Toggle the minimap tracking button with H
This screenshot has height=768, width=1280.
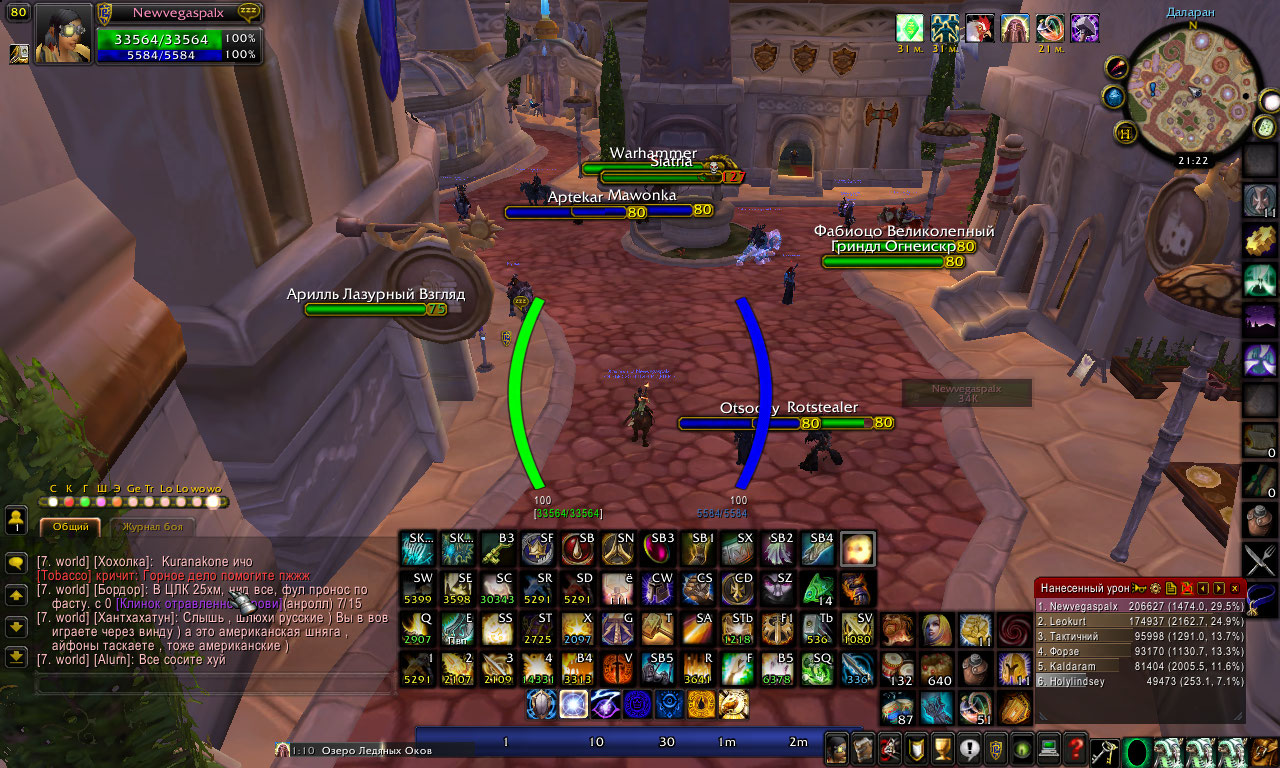[x=1125, y=132]
